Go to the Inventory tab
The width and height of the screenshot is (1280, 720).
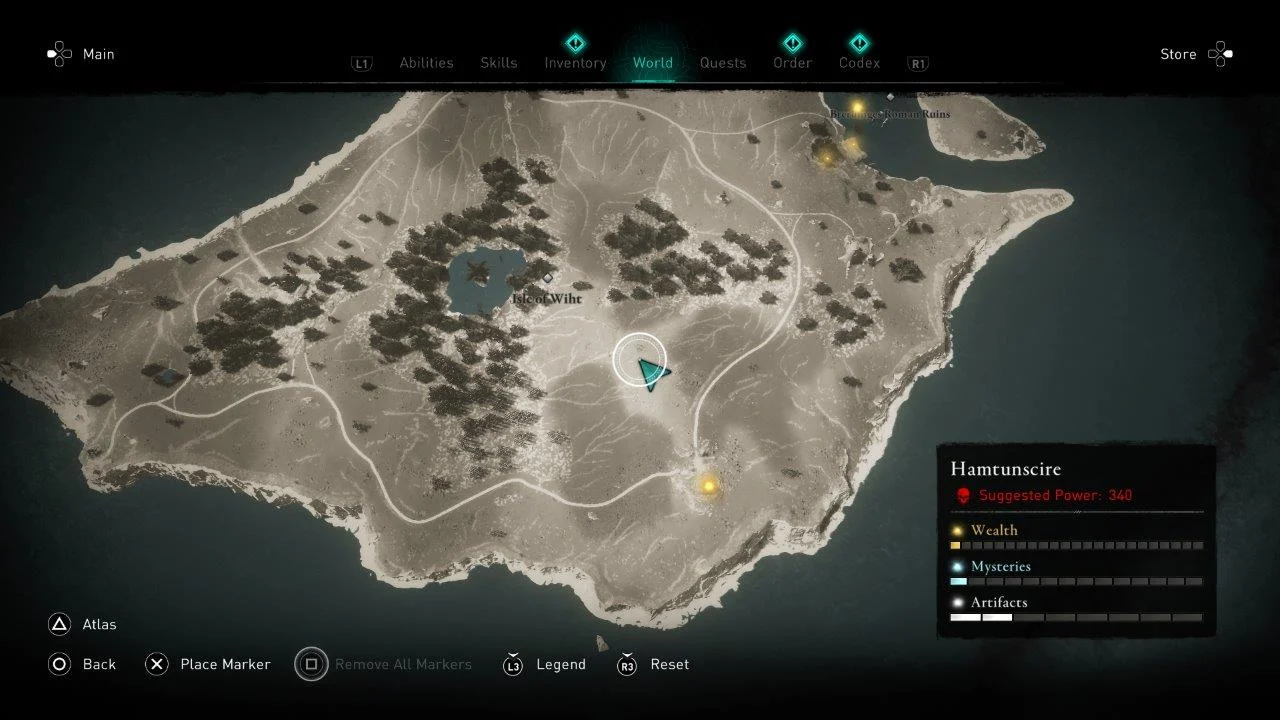point(575,63)
